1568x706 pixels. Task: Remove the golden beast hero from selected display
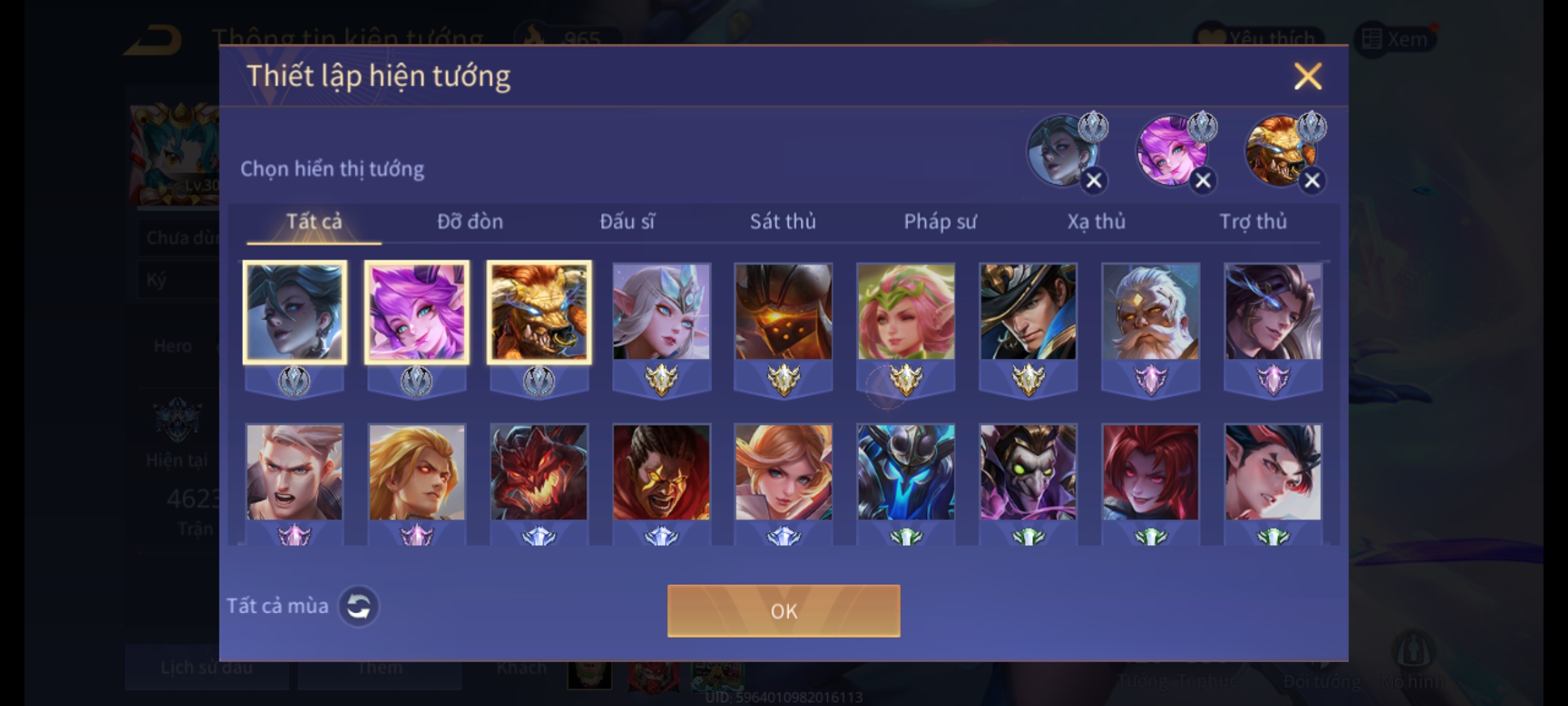[x=1312, y=181]
